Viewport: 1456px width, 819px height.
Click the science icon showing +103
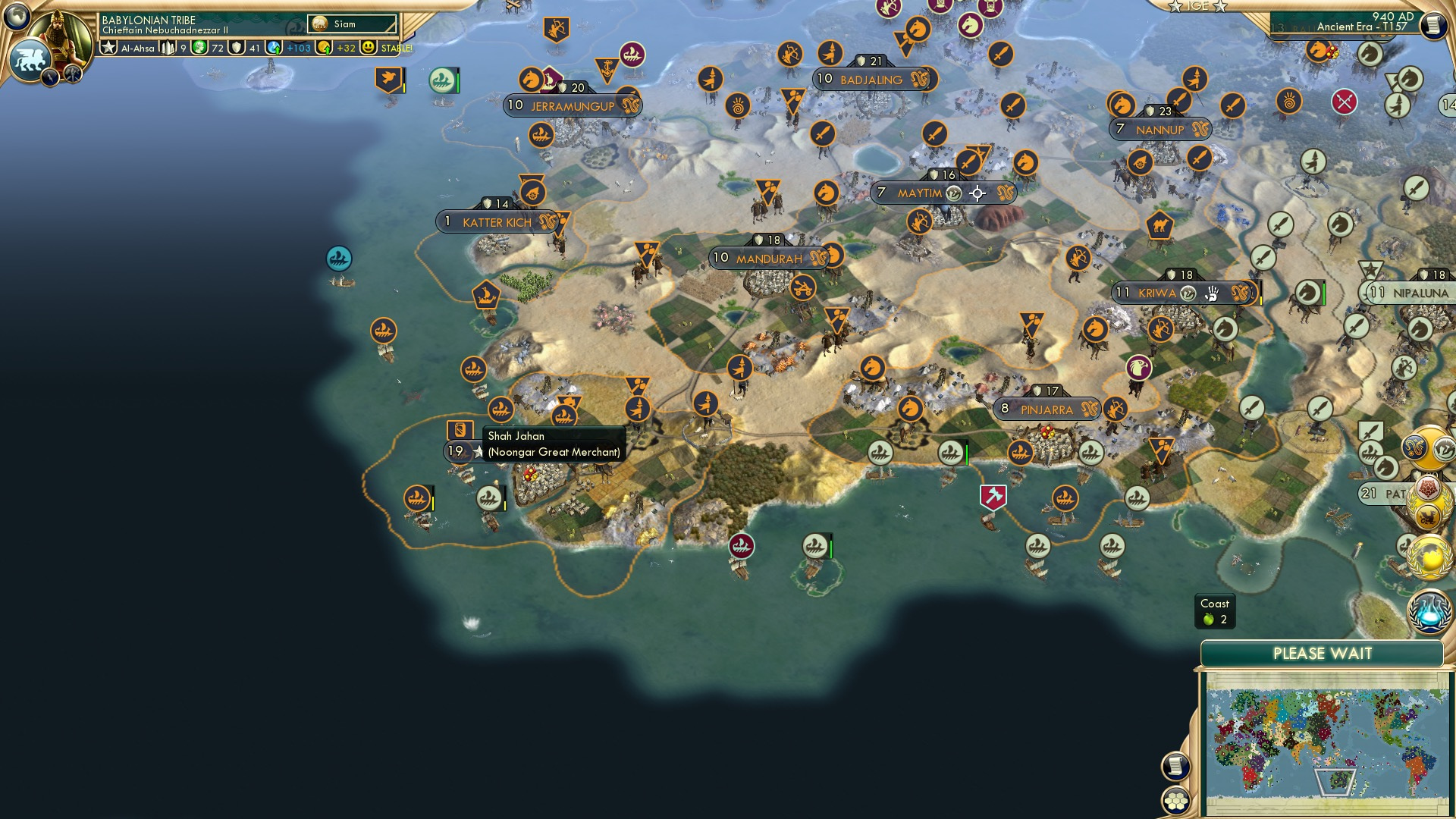(x=275, y=47)
